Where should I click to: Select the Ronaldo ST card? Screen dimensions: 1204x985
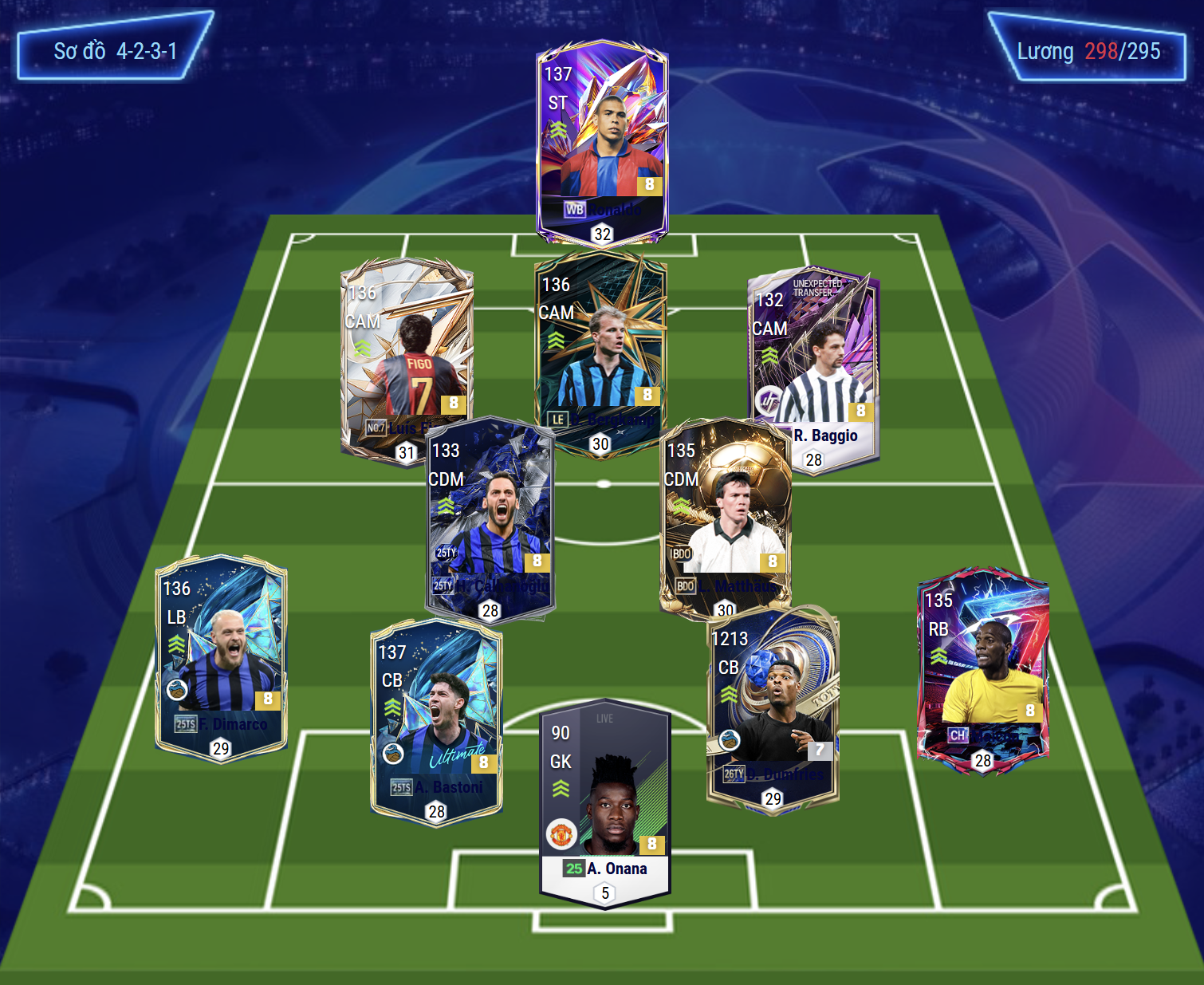click(602, 136)
